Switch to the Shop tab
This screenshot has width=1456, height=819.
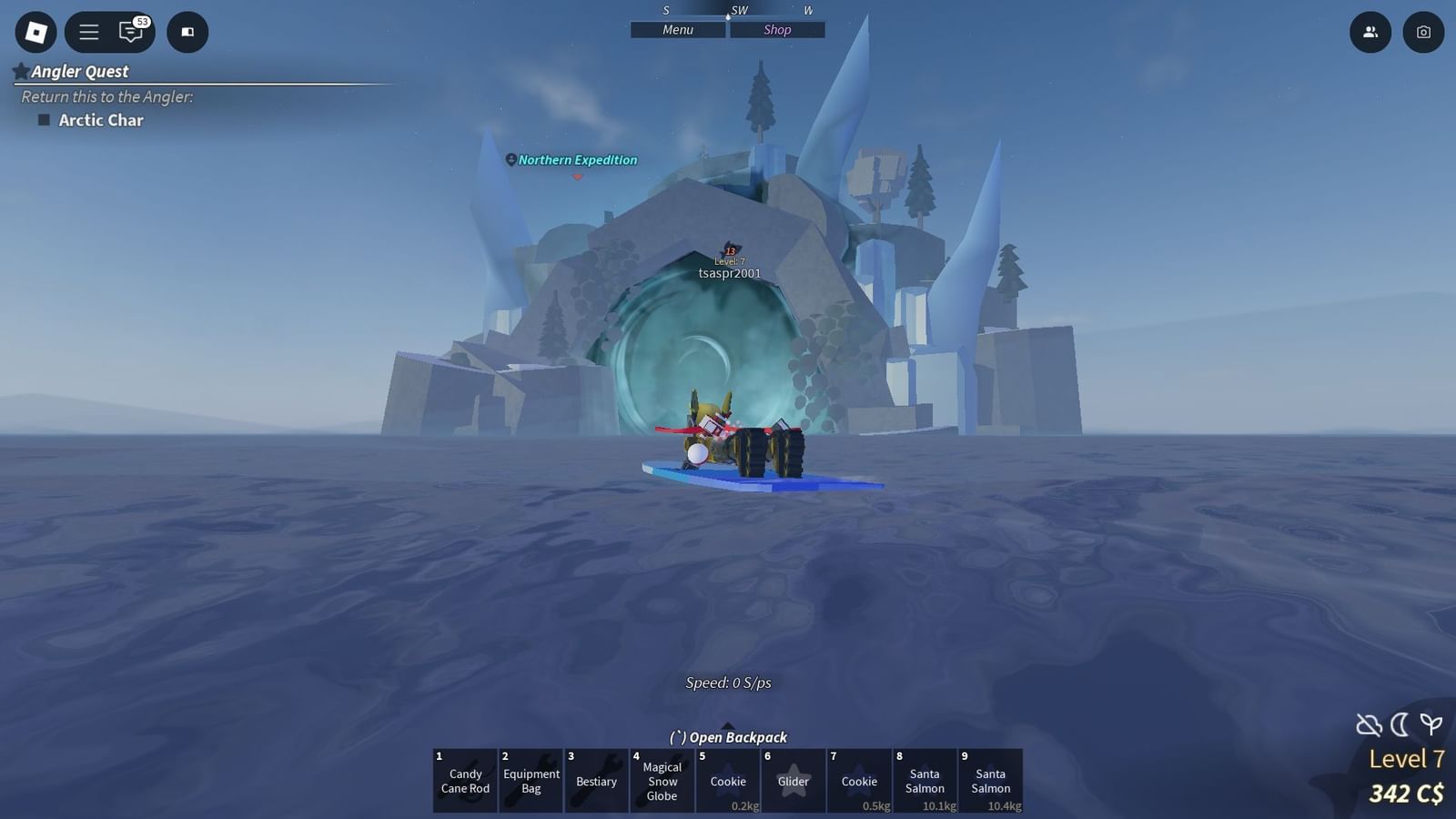(x=776, y=29)
